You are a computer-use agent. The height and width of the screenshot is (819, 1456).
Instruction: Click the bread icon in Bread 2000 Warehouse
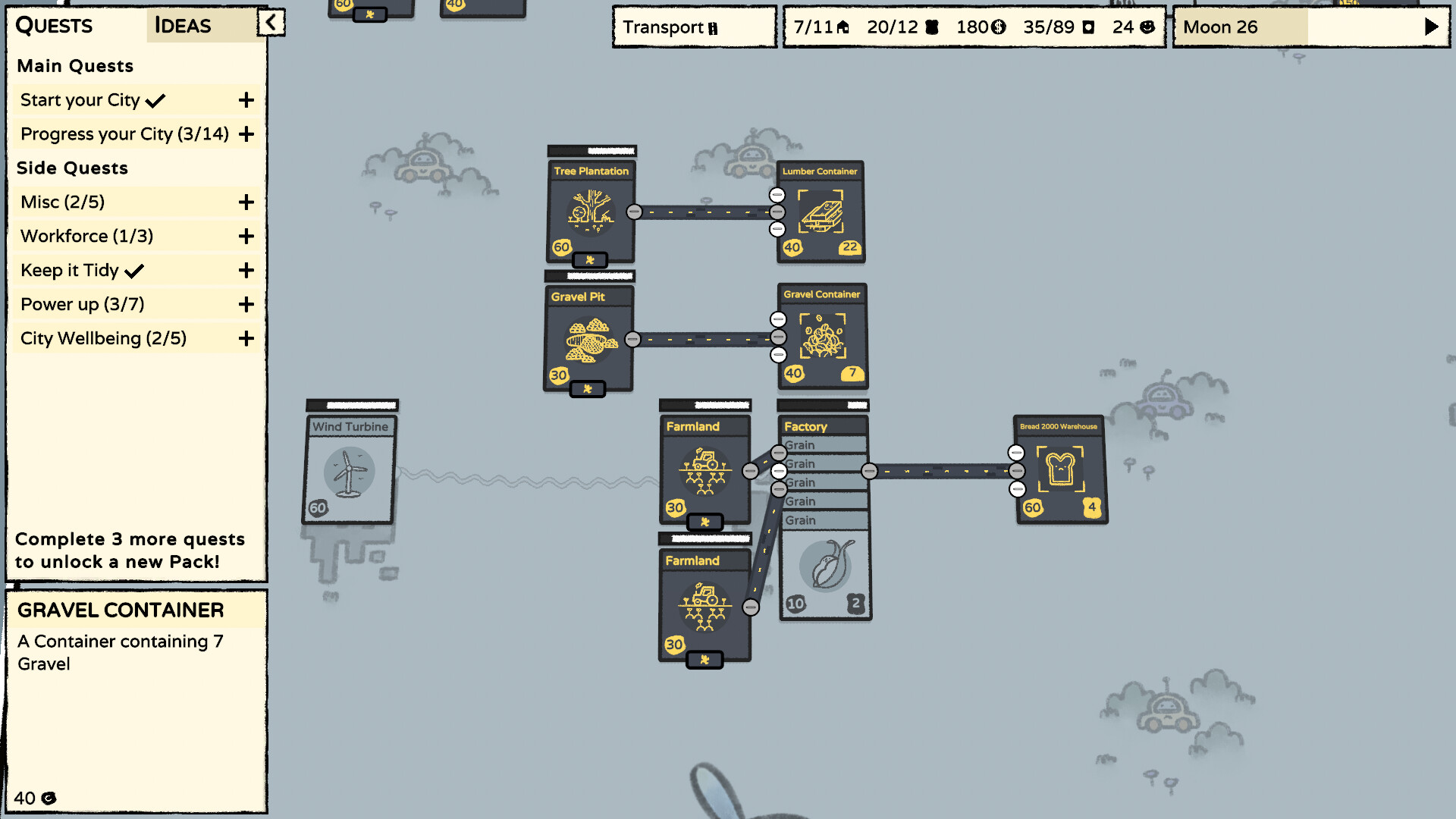[1060, 469]
